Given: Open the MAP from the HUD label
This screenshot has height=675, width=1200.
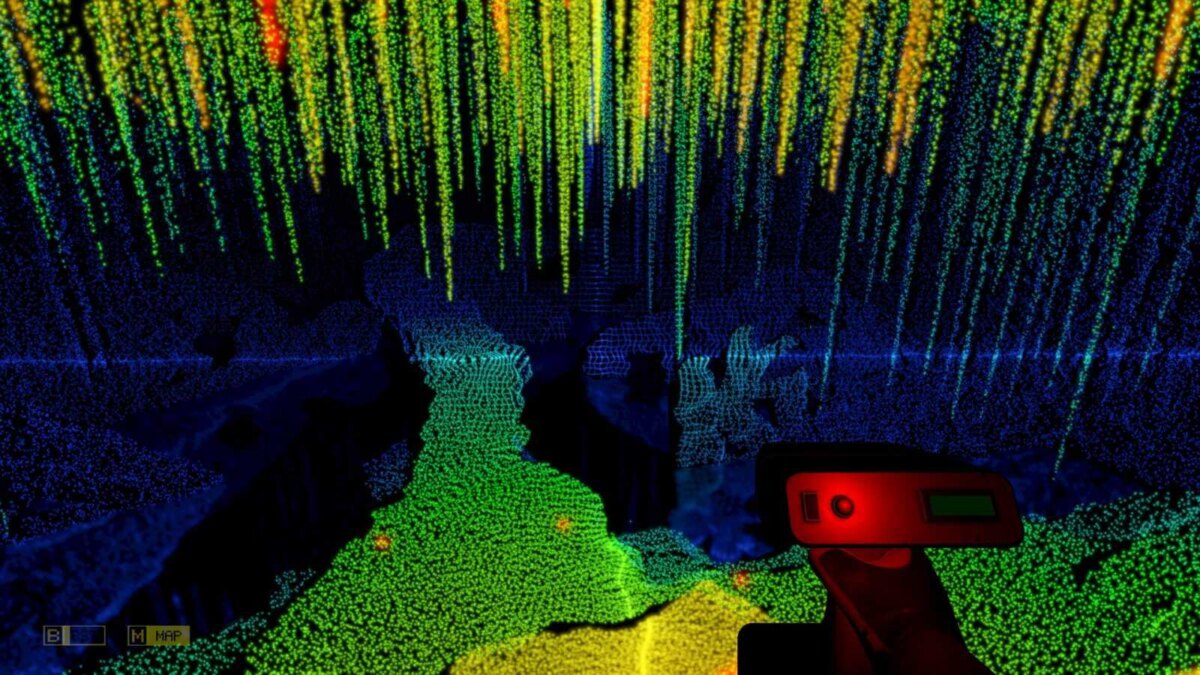Looking at the screenshot, I should coord(158,635).
